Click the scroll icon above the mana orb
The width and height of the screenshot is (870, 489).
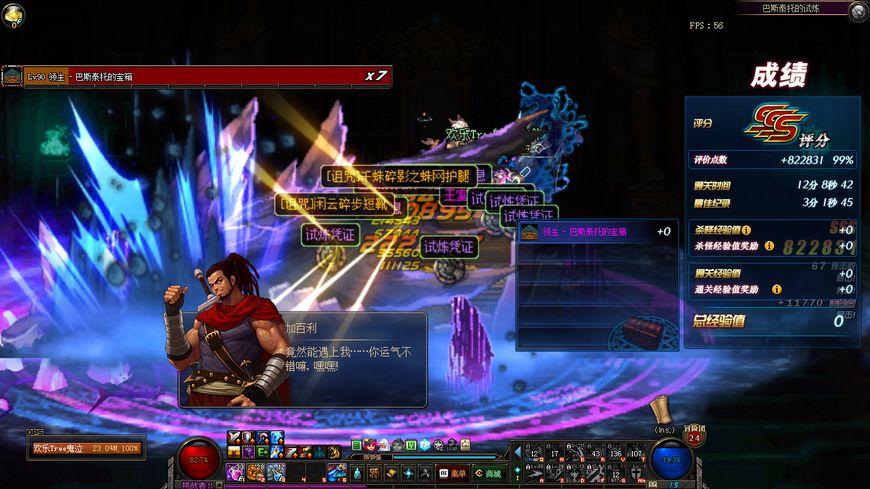(x=659, y=411)
